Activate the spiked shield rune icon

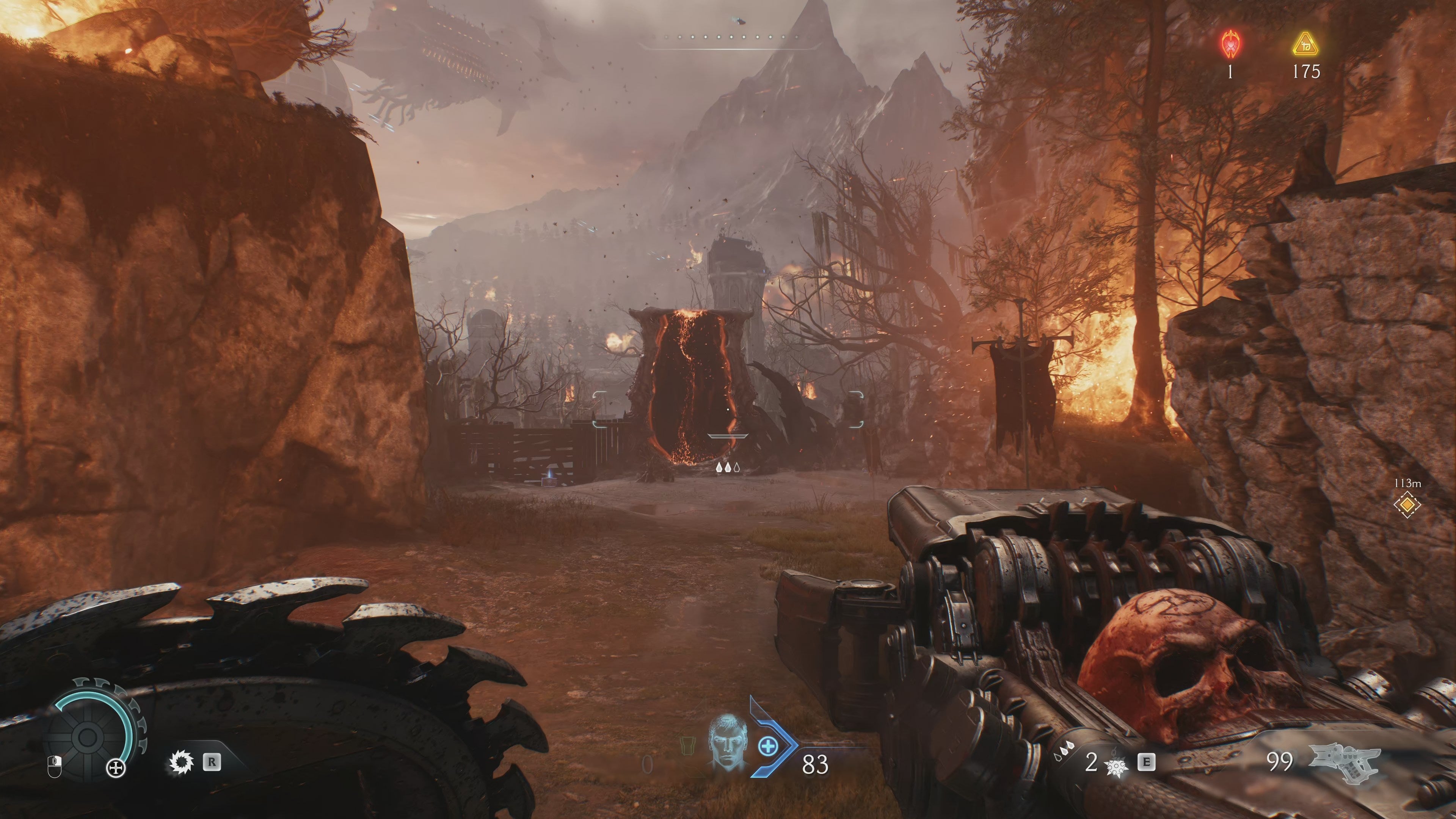pyautogui.click(x=182, y=763)
